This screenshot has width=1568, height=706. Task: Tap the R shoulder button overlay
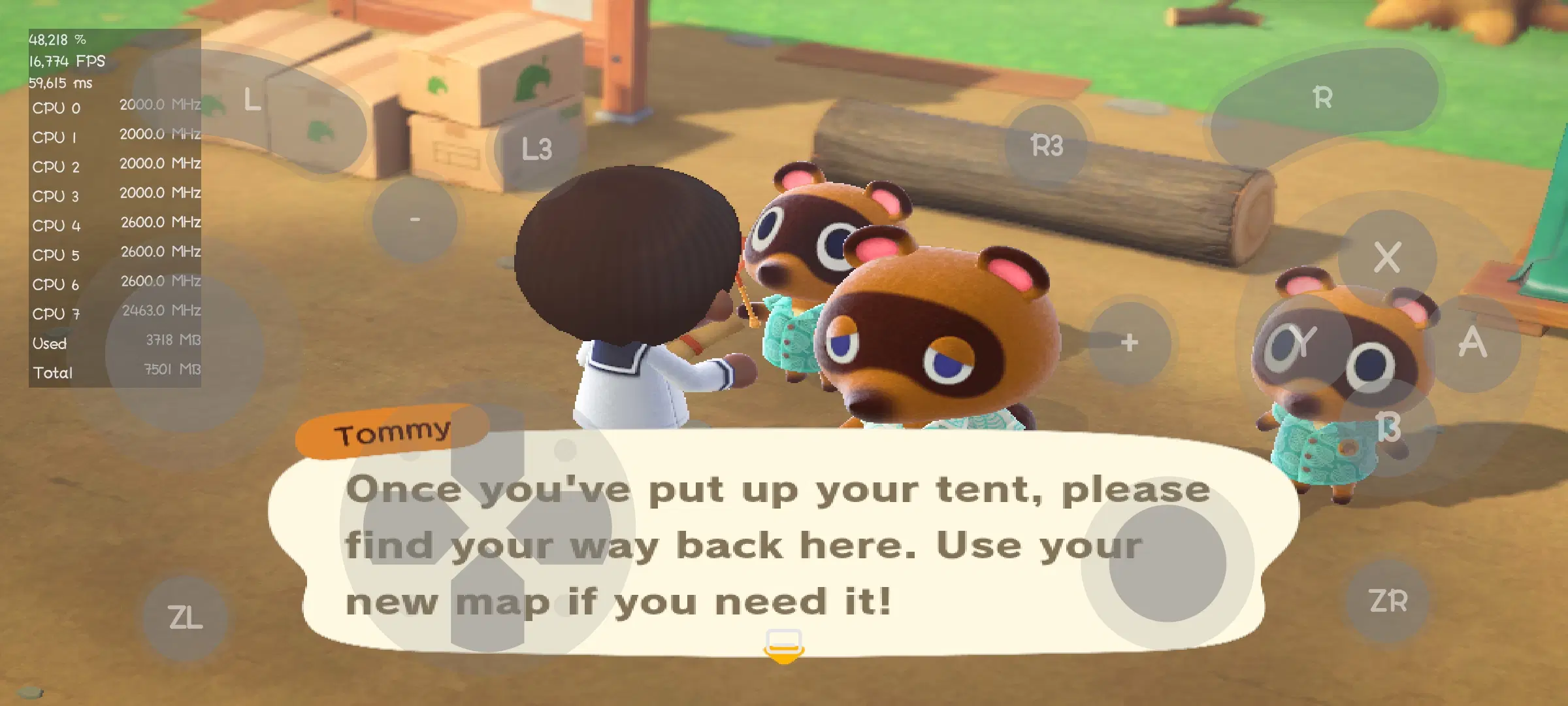1322,98
